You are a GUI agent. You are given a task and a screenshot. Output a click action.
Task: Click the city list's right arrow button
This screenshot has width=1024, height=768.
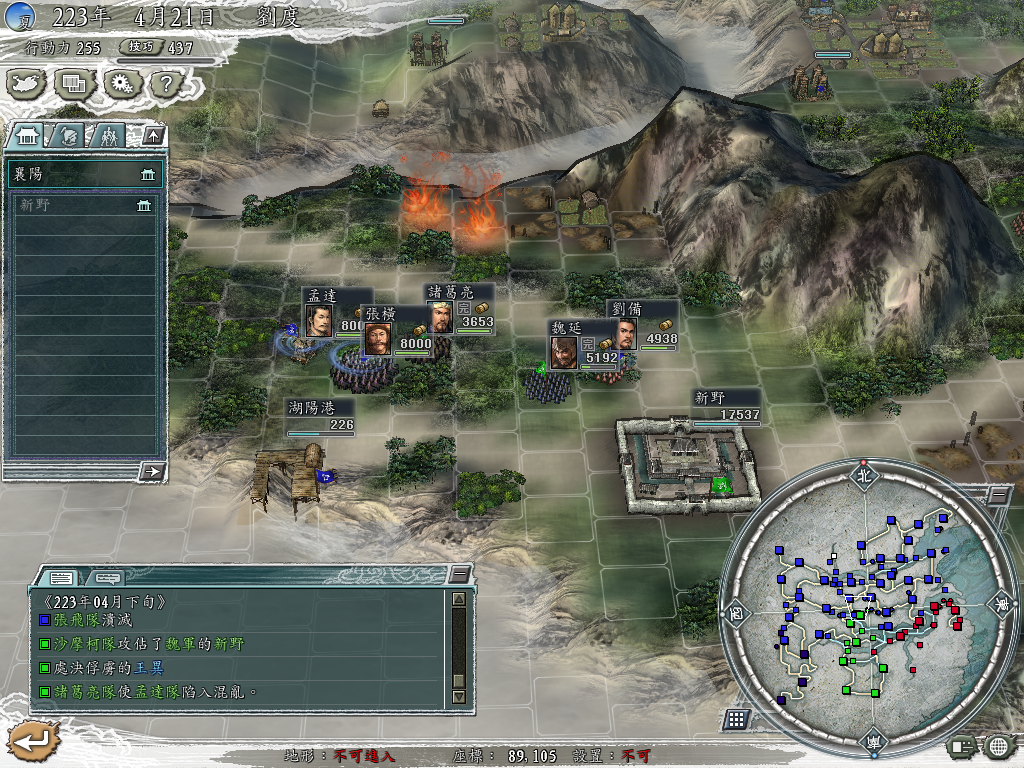click(152, 471)
